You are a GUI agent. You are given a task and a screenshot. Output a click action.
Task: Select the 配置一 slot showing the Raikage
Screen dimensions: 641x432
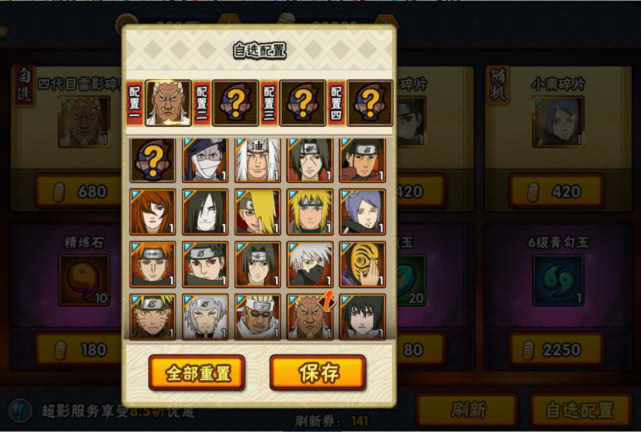coord(169,103)
